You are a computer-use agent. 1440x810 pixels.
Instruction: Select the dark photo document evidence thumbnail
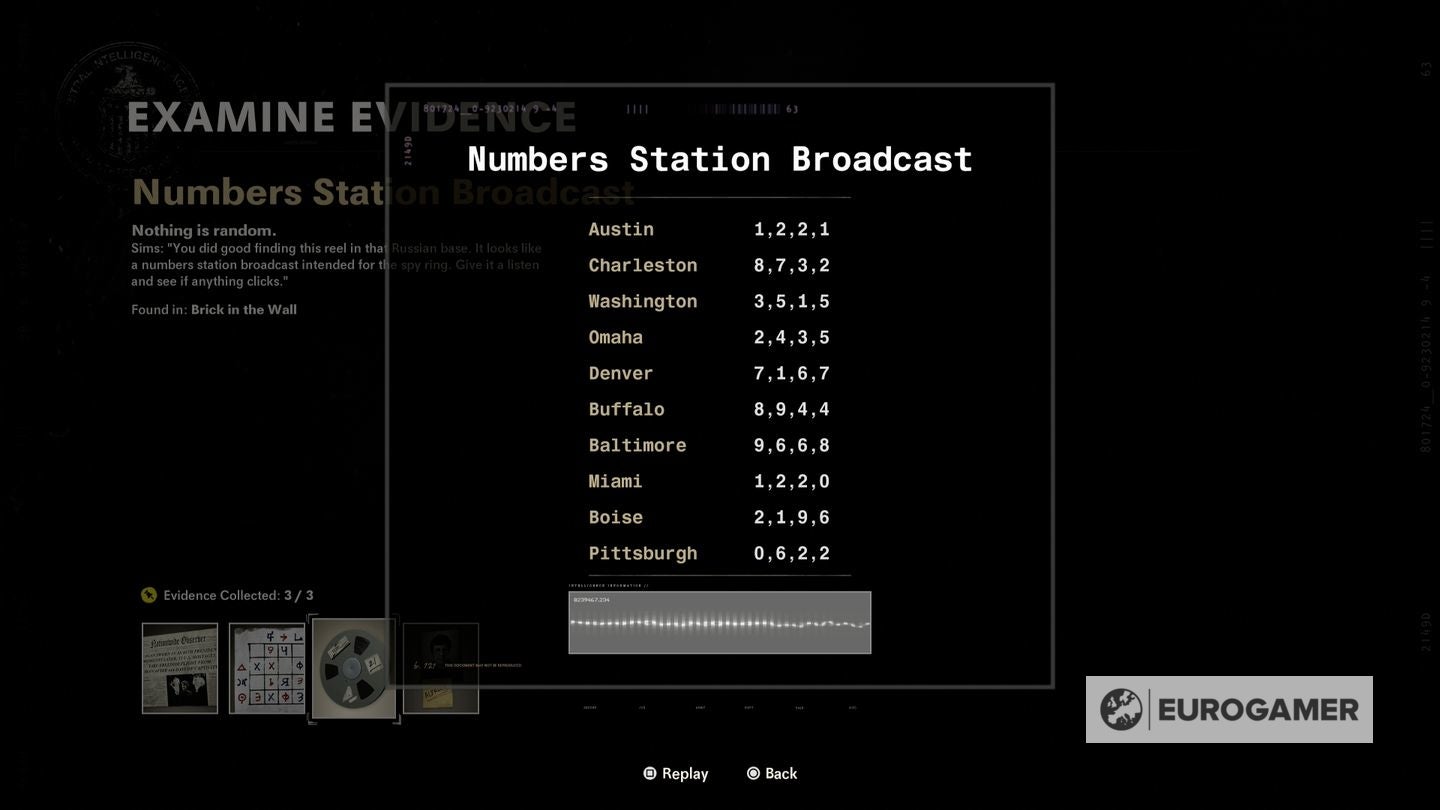point(441,666)
